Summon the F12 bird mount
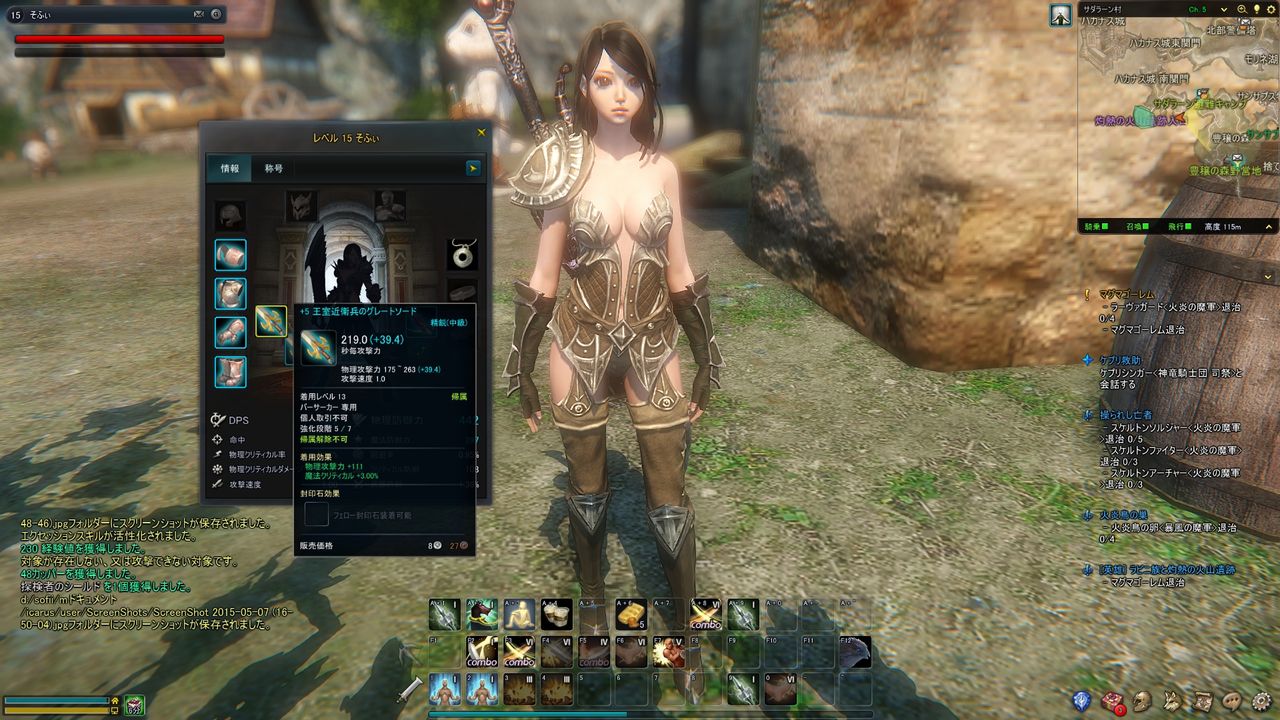Viewport: 1280px width, 720px height. pyautogui.click(x=853, y=652)
